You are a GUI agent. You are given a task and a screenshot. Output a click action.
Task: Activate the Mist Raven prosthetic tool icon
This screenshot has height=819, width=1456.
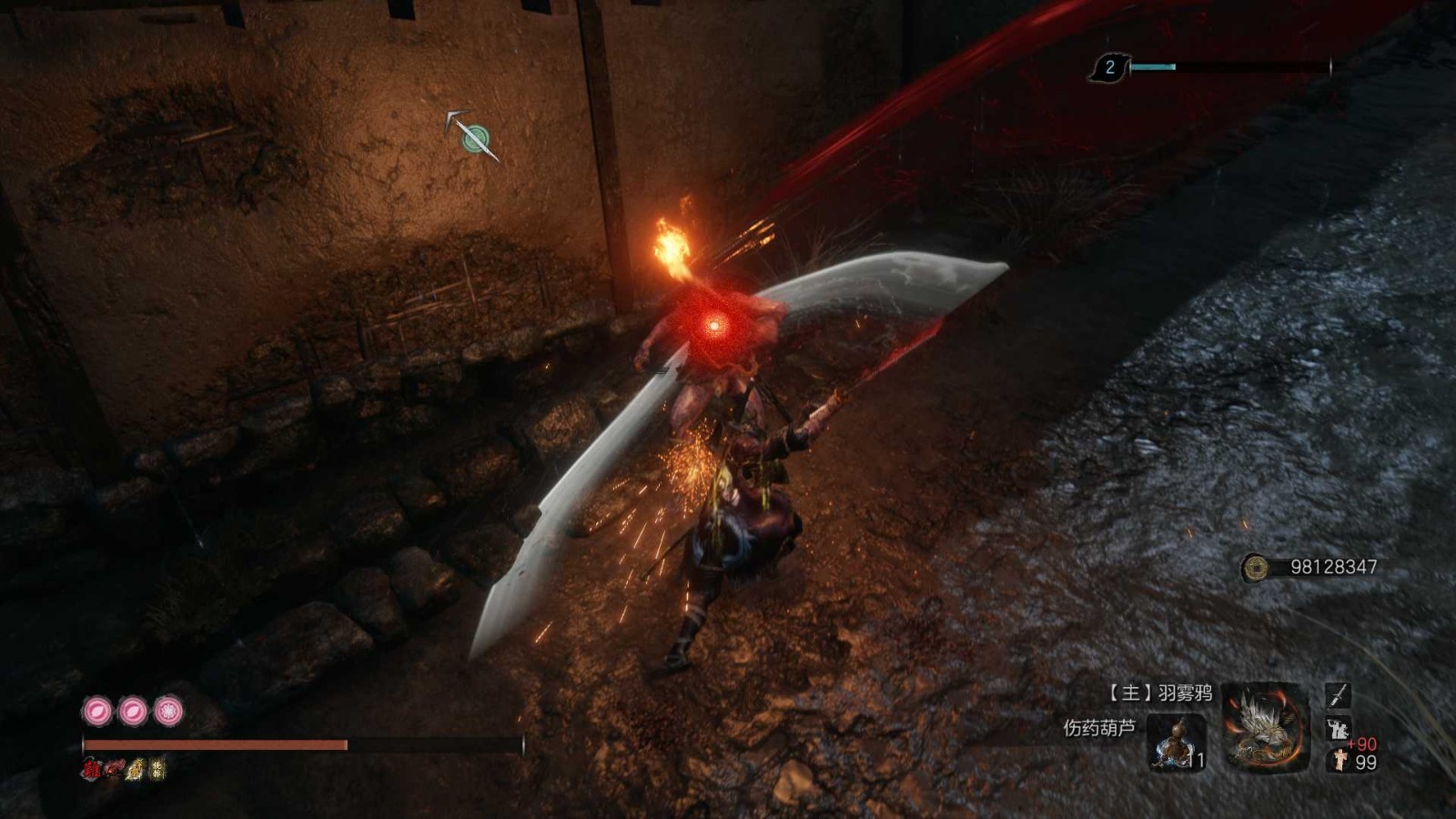pyautogui.click(x=1265, y=730)
